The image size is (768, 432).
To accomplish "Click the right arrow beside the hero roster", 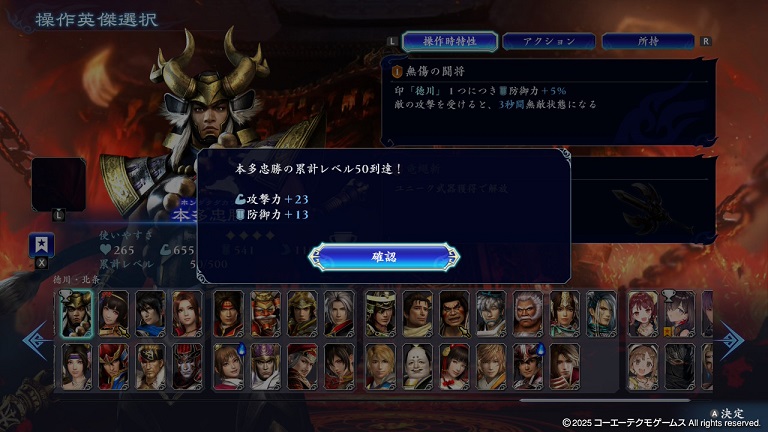I will pos(731,340).
